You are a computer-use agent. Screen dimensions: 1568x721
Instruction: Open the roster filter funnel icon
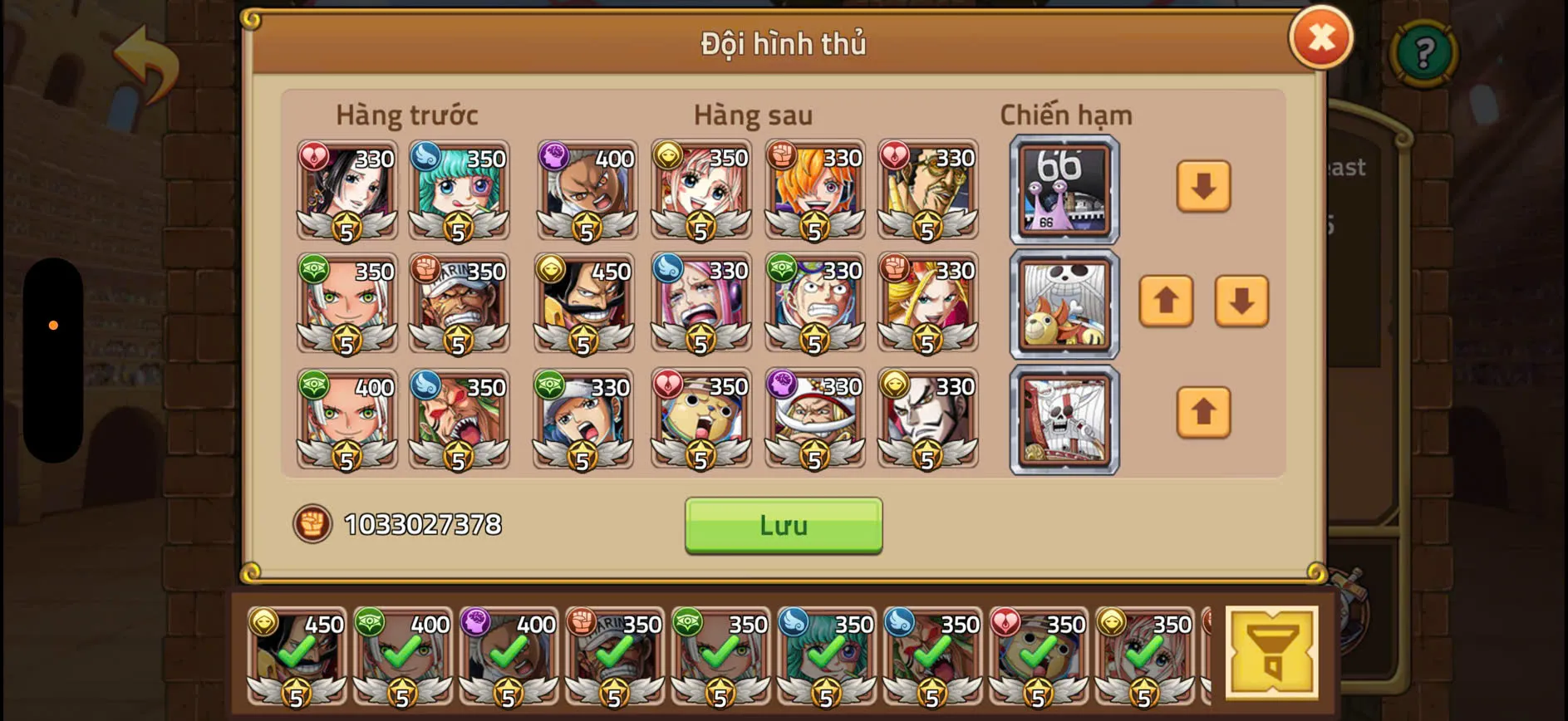click(1272, 651)
